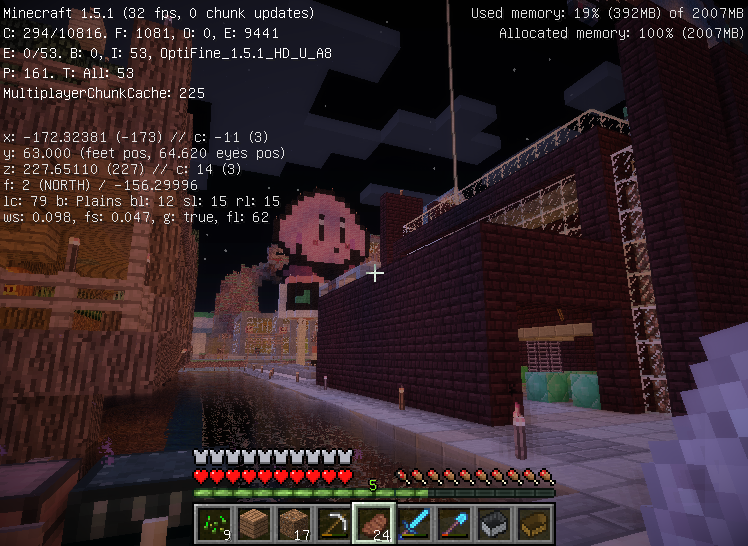Select the stack of 17 wood blocks

pyautogui.click(x=294, y=523)
